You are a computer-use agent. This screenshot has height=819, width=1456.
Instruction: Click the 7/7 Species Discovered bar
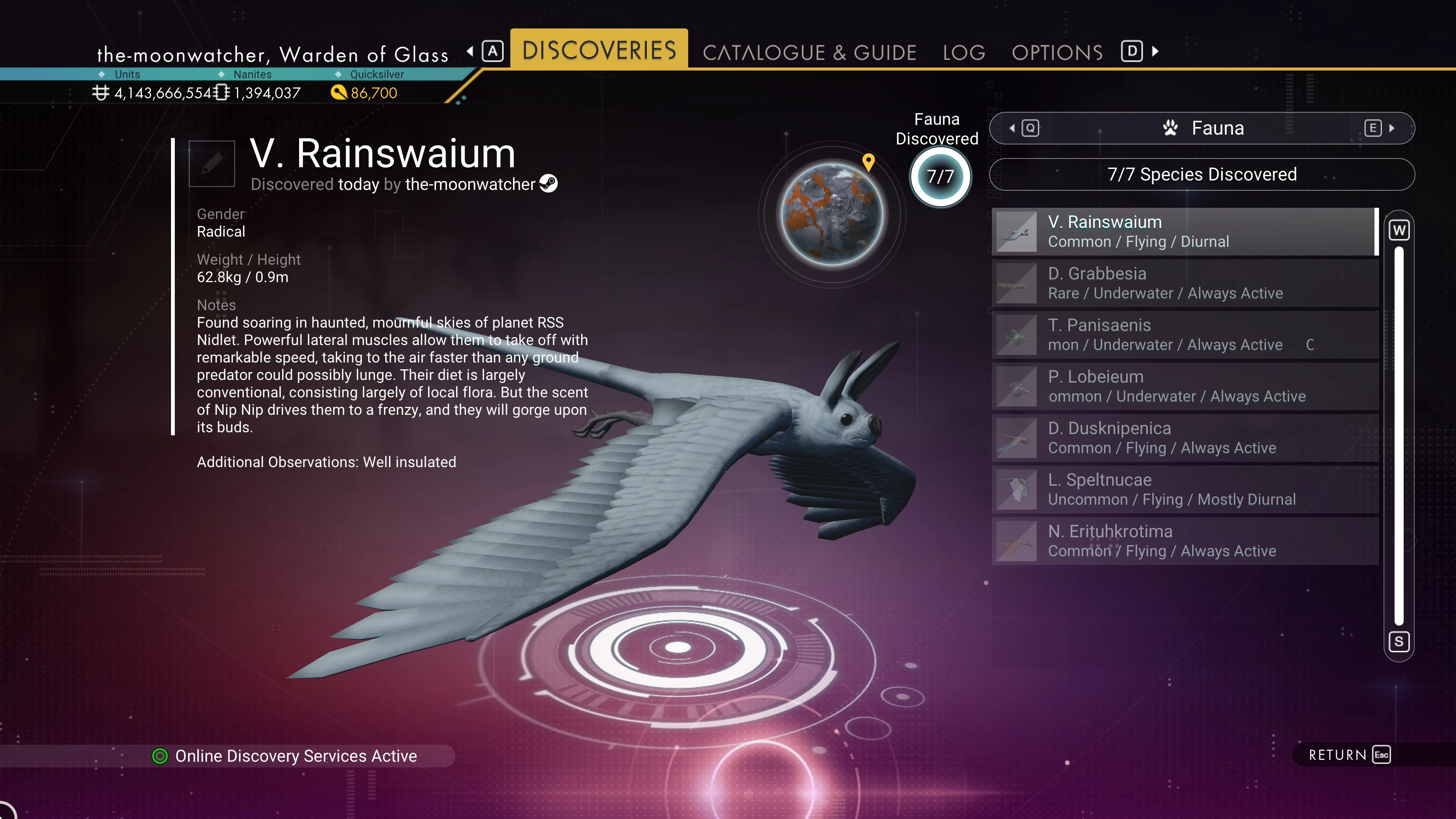pyautogui.click(x=1202, y=174)
